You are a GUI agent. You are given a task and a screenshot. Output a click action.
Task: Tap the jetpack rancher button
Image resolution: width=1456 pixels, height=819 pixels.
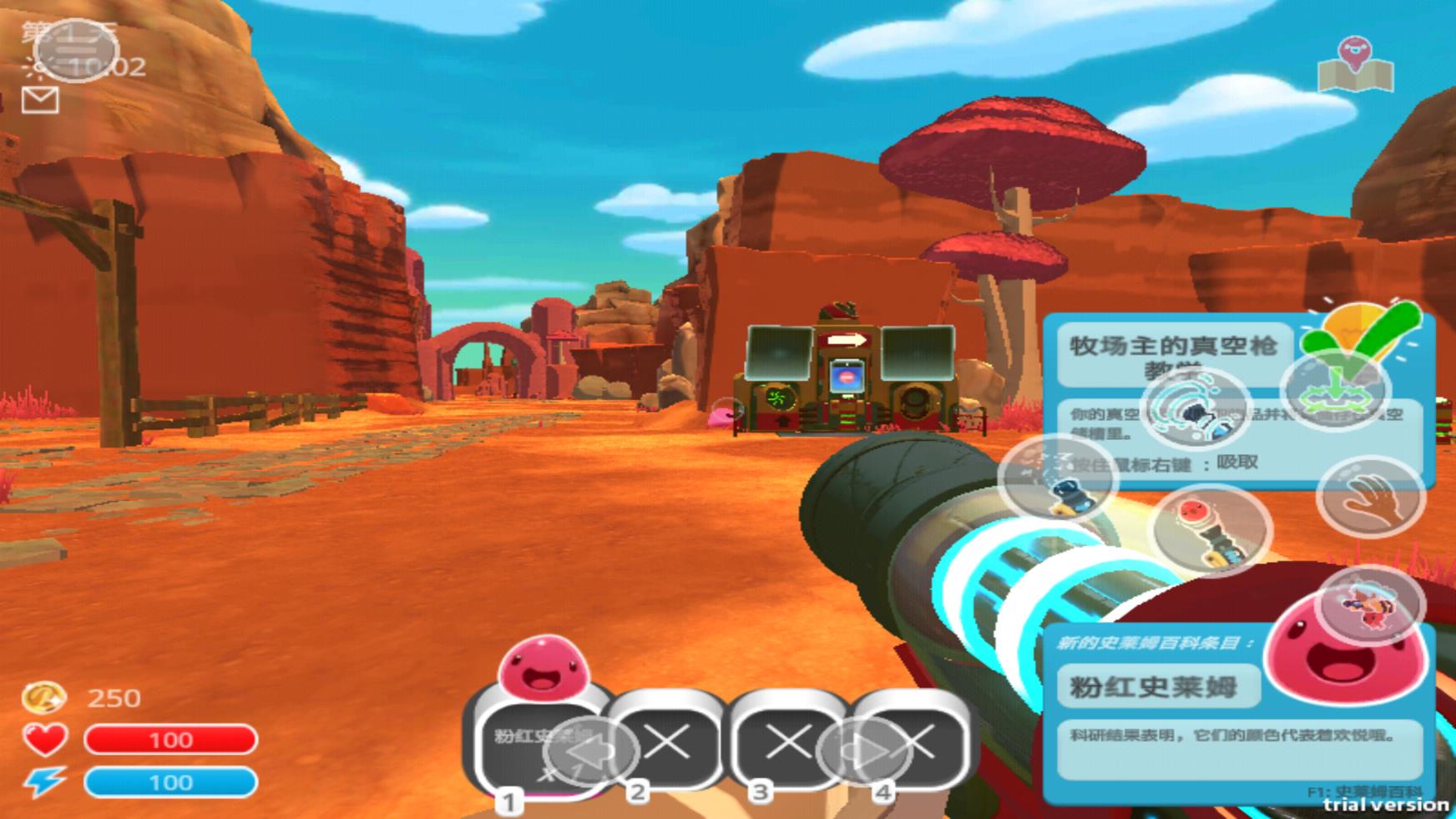(1369, 606)
